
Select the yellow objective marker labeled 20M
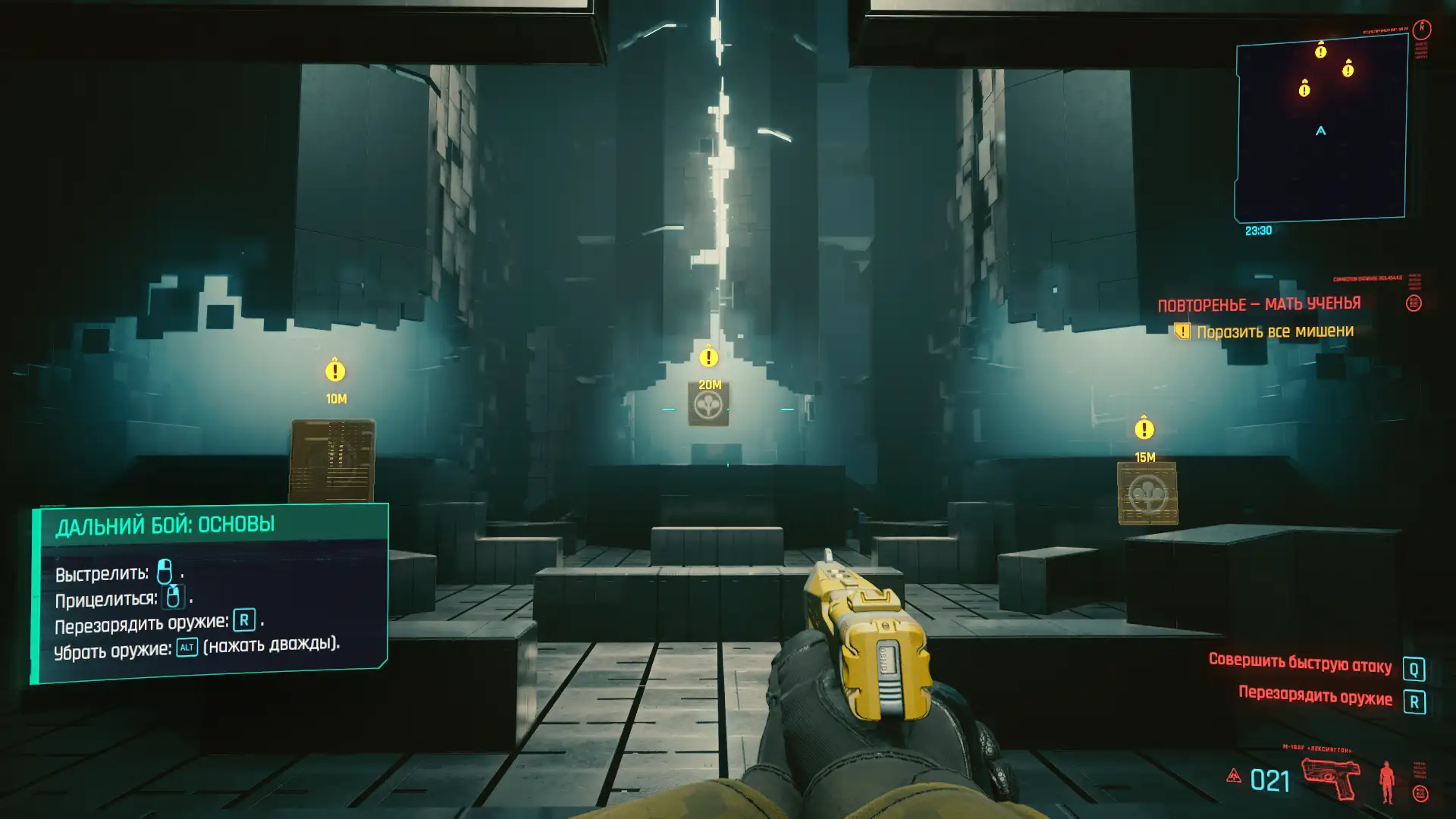[708, 356]
